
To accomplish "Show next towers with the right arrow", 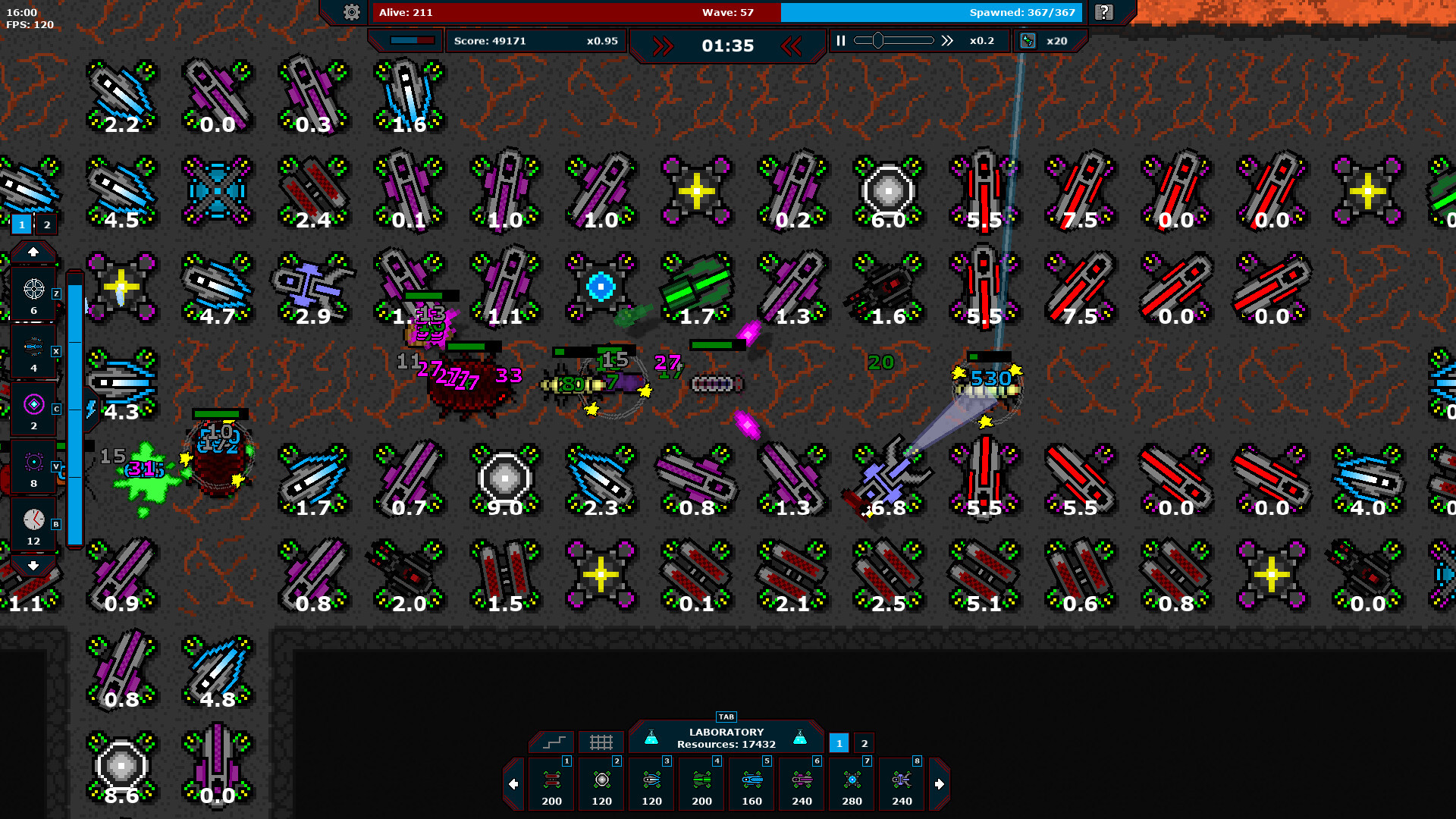I will click(940, 784).
